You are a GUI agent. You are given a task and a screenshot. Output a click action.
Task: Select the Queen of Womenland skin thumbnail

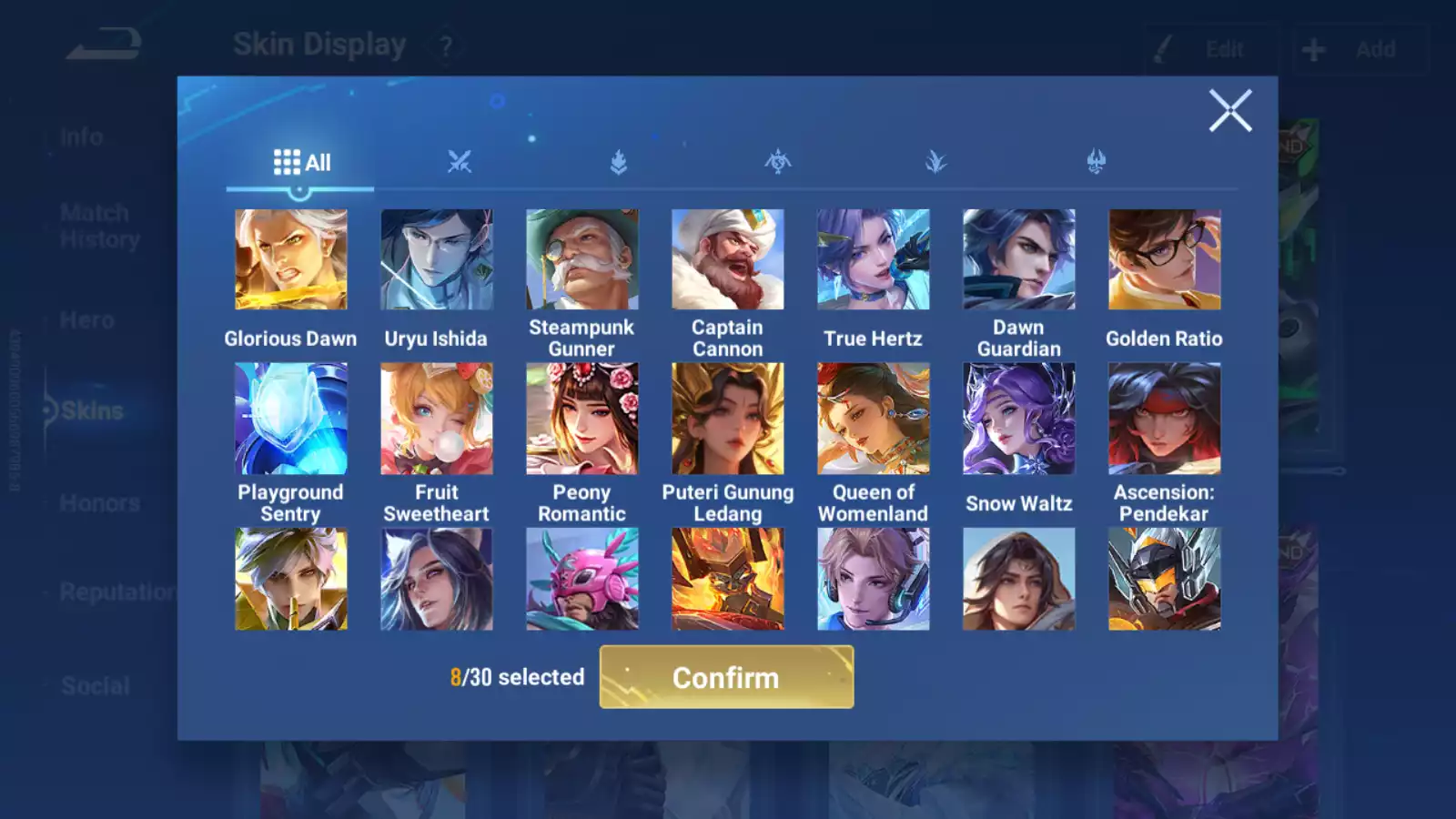874,418
